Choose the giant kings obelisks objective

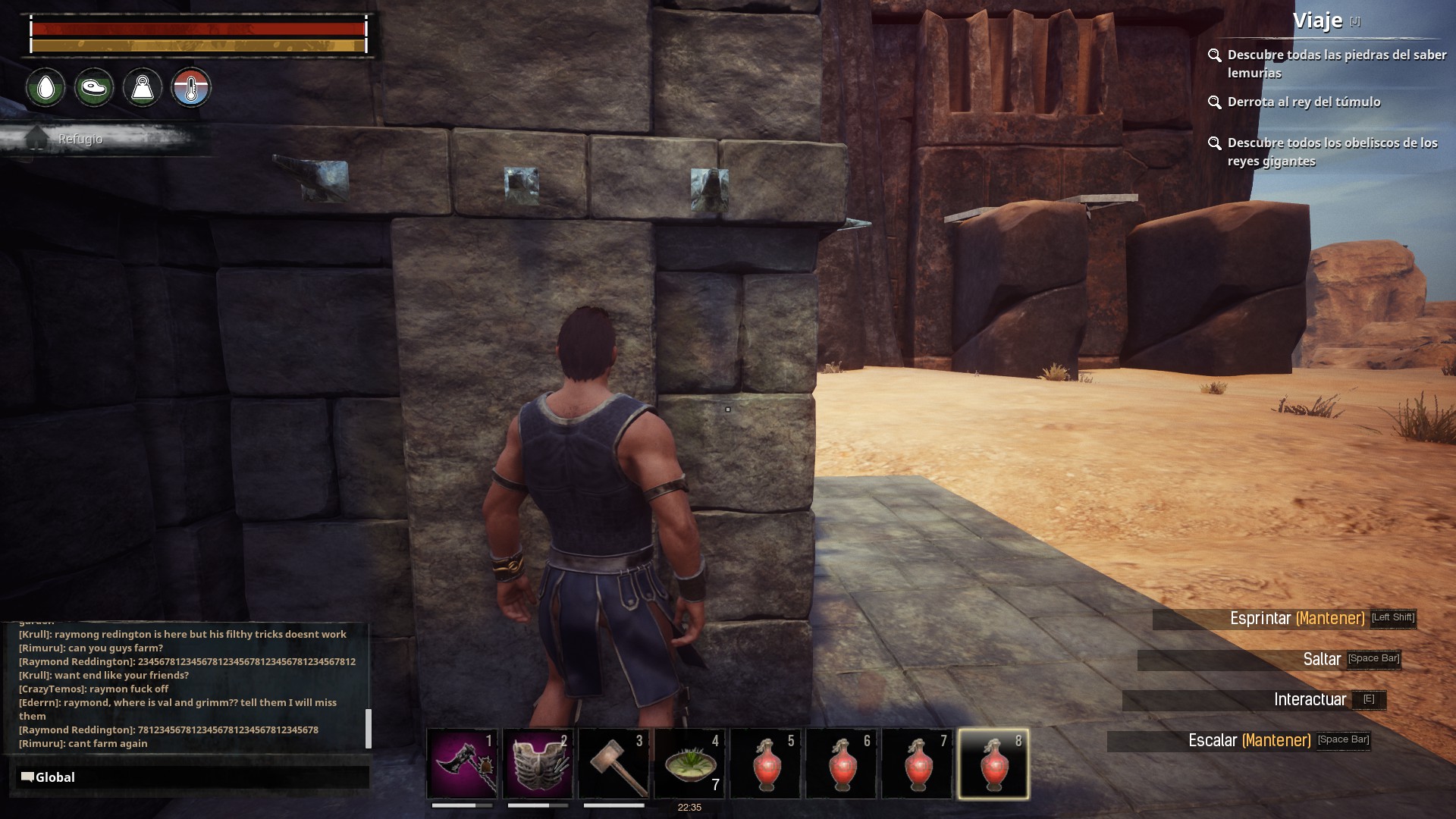click(1332, 152)
